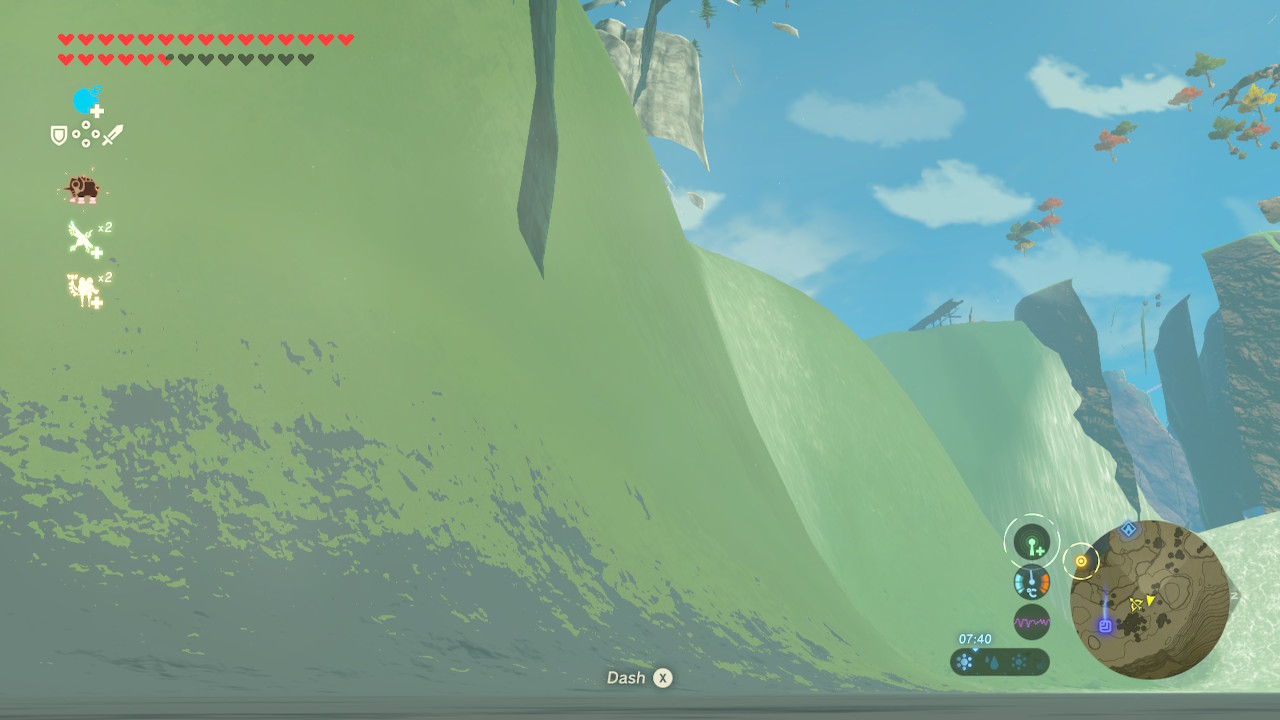Select the glowing shrine marker on minimap
Image resolution: width=1280 pixels, height=720 pixels.
point(1105,626)
